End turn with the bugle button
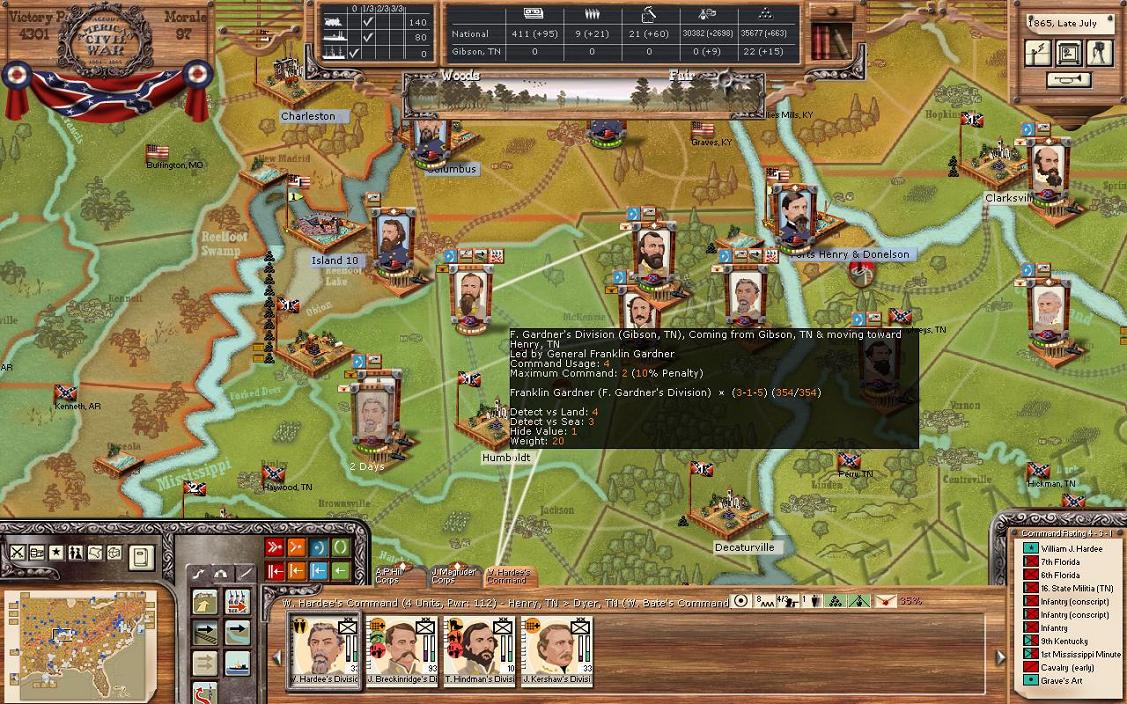Screen dimensions: 1127x704 tap(1069, 80)
